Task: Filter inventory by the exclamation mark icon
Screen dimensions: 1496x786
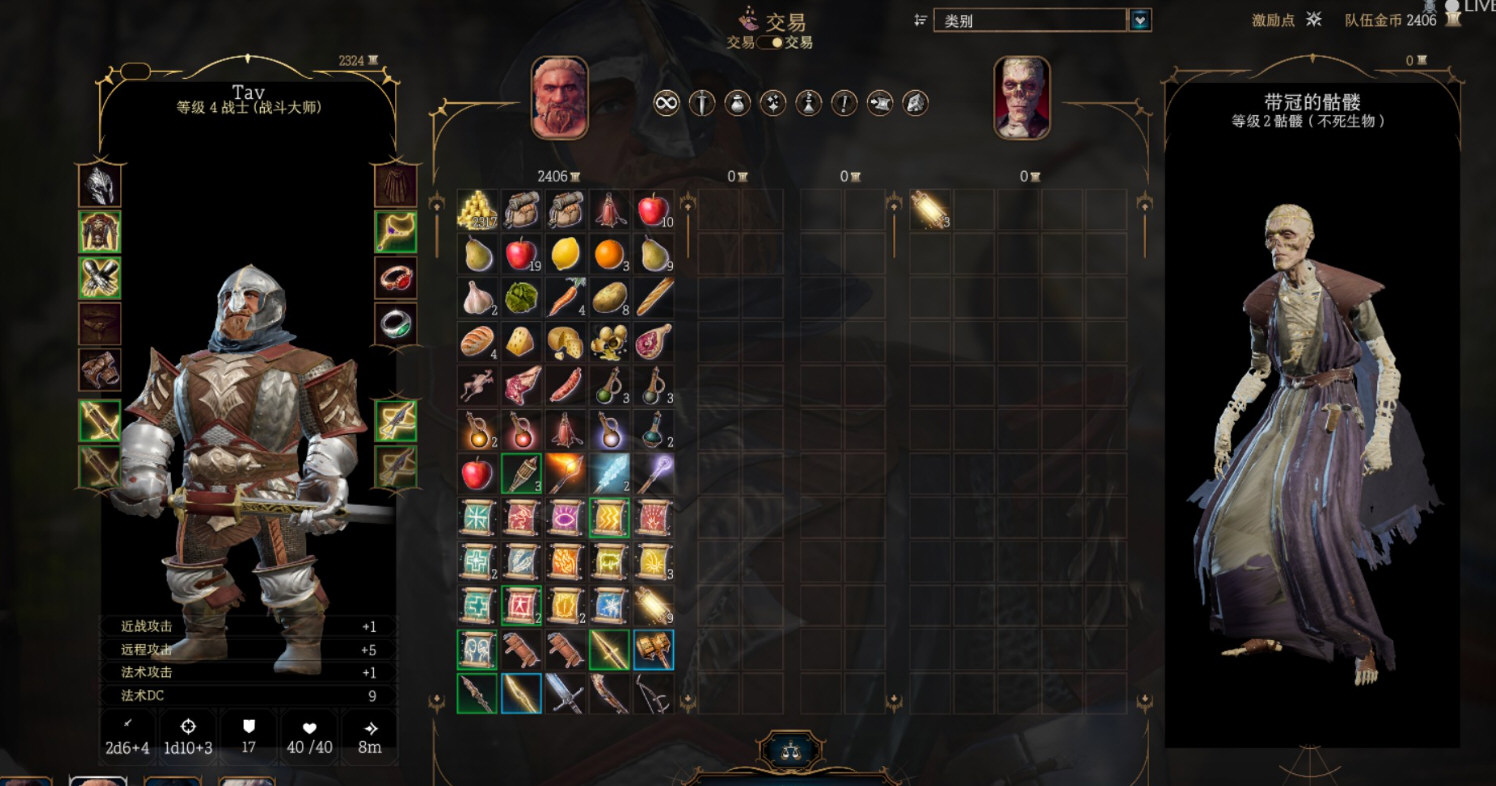Action: 844,102
